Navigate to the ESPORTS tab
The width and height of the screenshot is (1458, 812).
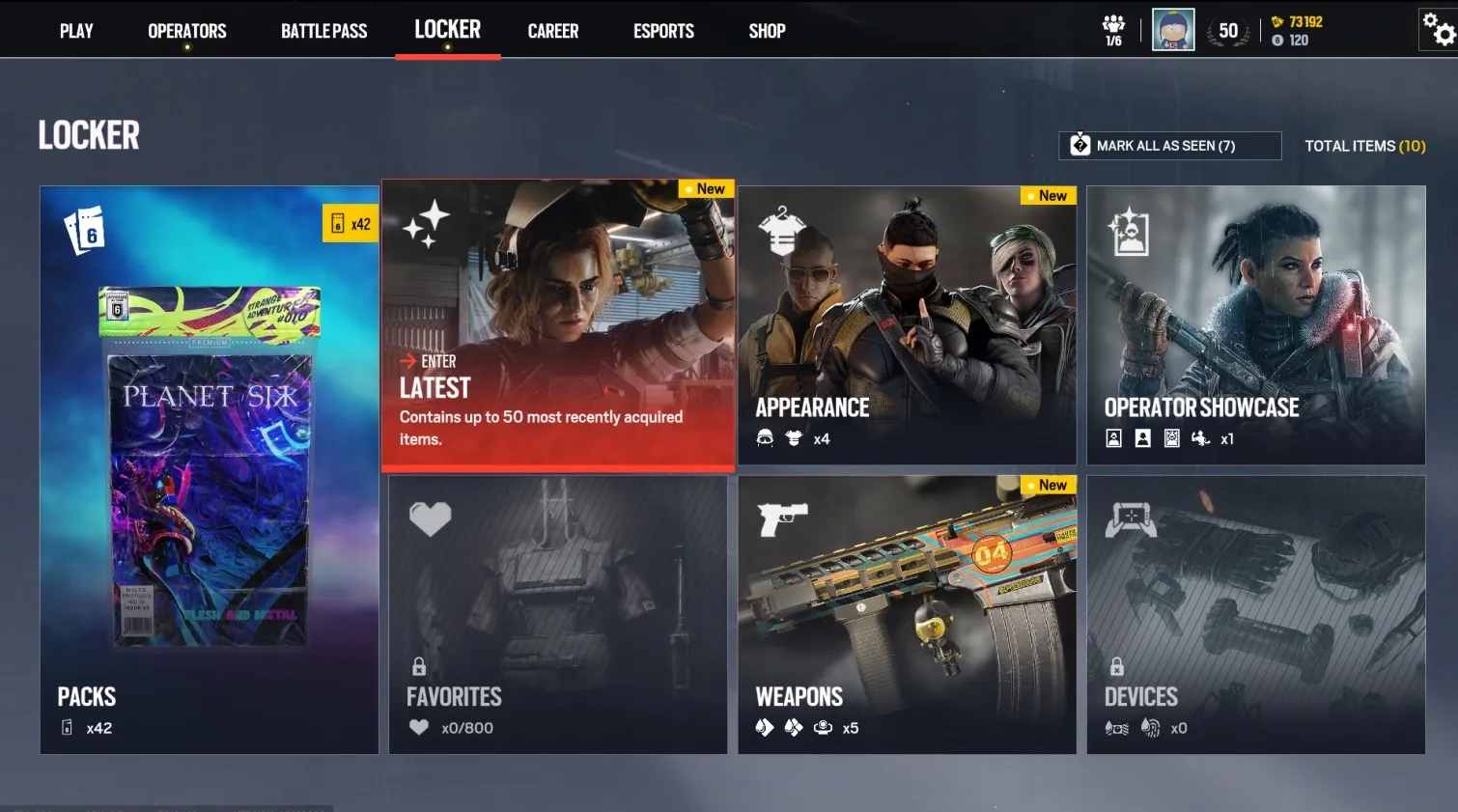coord(663,30)
